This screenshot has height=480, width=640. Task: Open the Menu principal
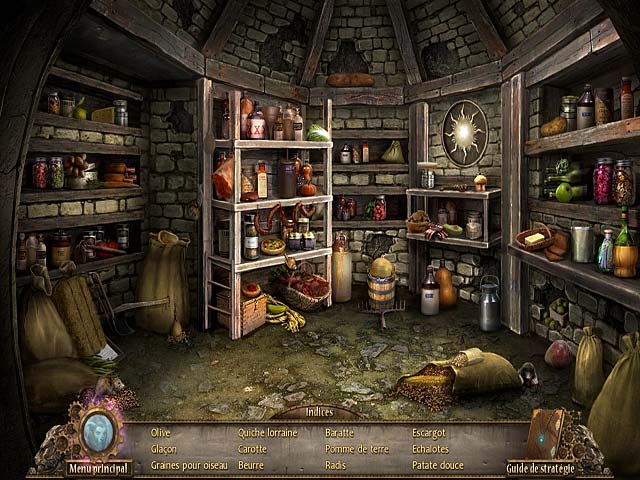(99, 467)
